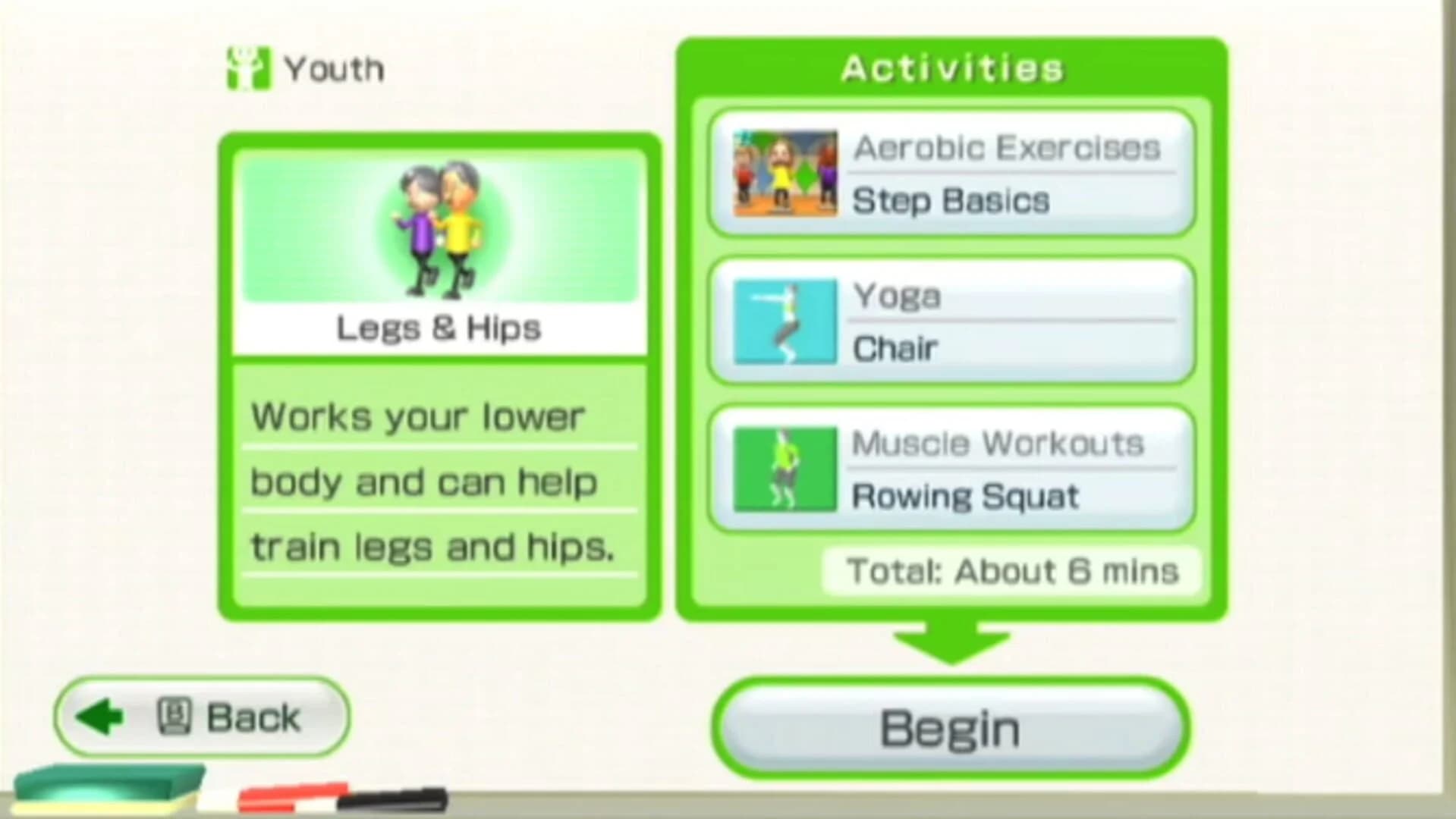Click the green down arrow above Begin
The image size is (1456, 819).
952,641
